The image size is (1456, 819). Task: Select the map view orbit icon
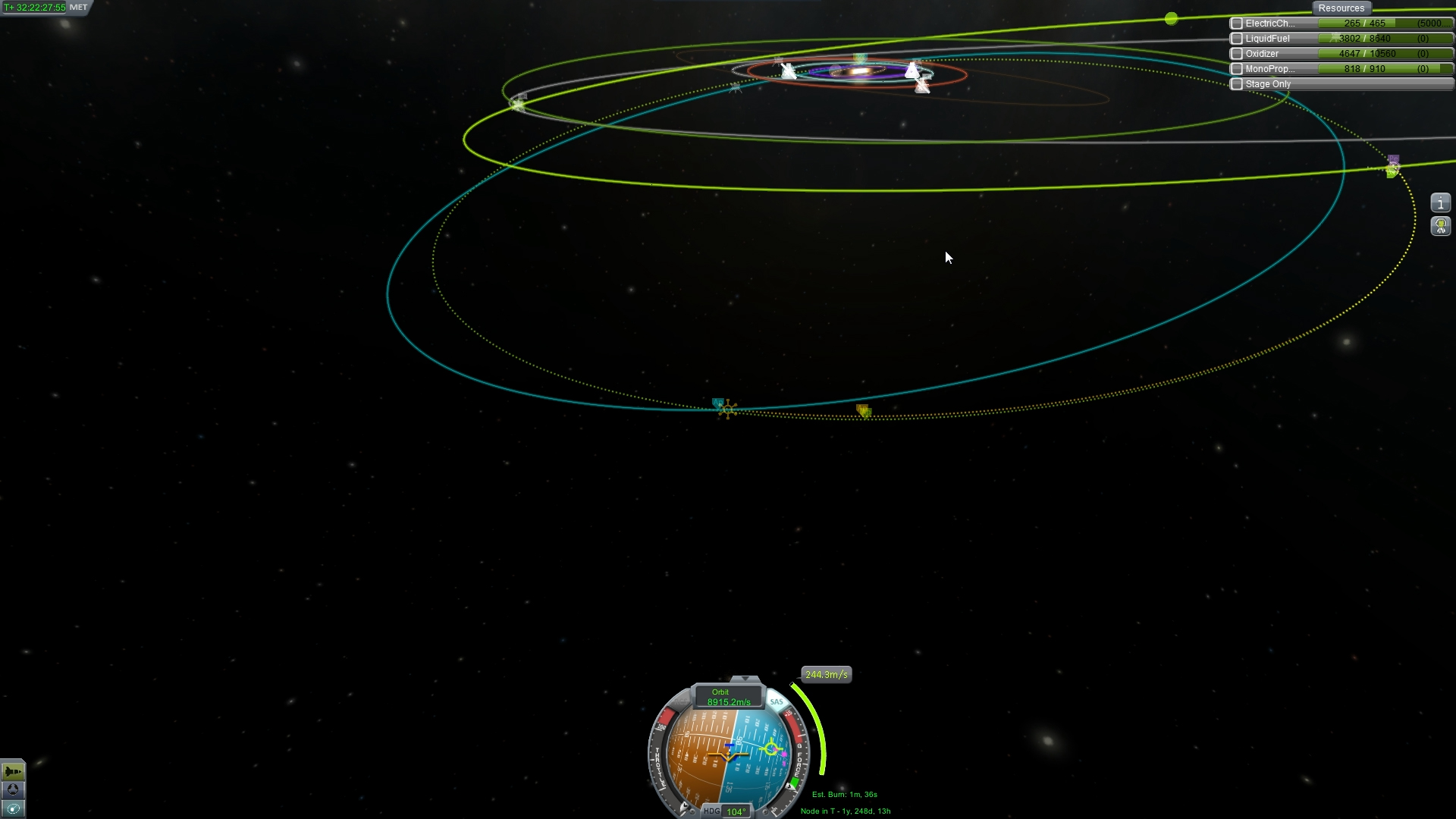click(13, 808)
